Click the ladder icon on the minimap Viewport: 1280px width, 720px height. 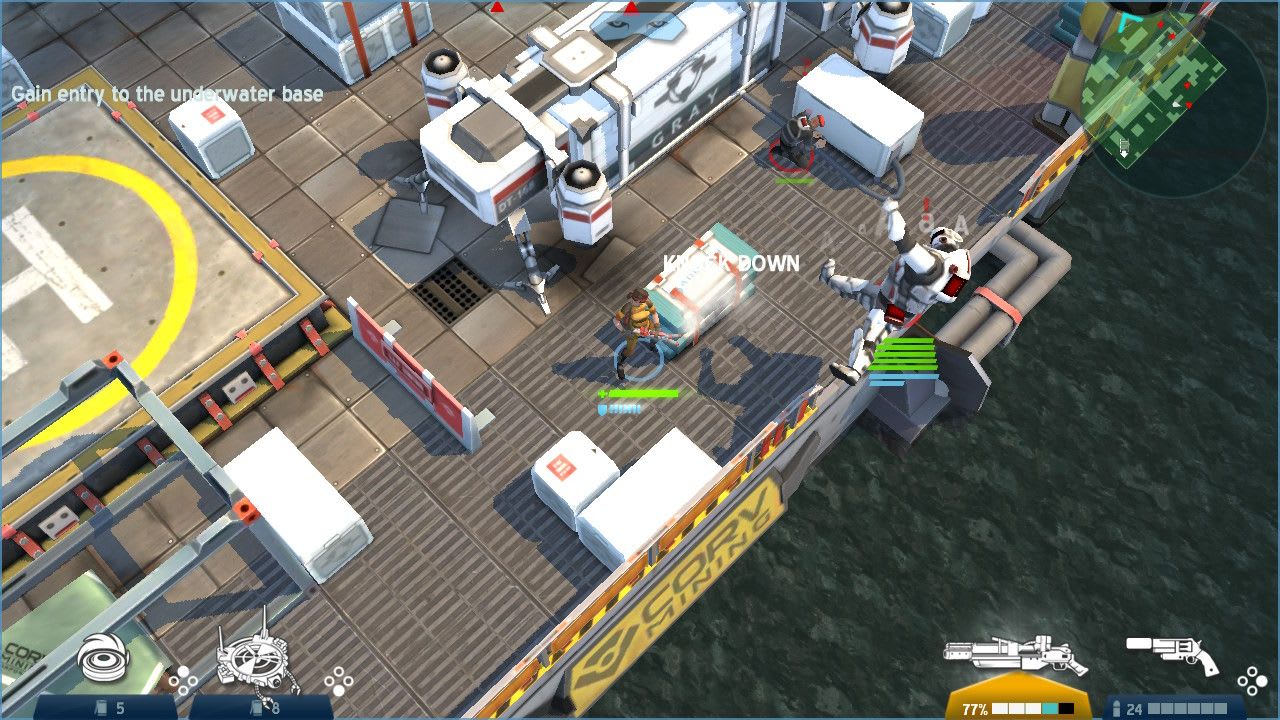coord(1124,144)
